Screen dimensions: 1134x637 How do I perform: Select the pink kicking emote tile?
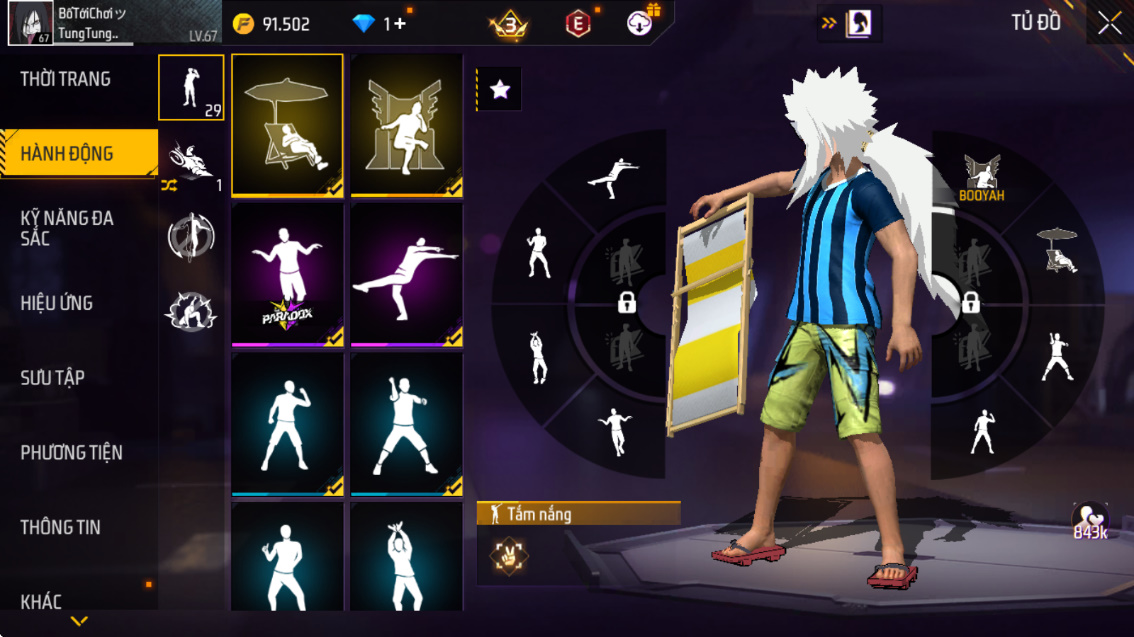[406, 274]
